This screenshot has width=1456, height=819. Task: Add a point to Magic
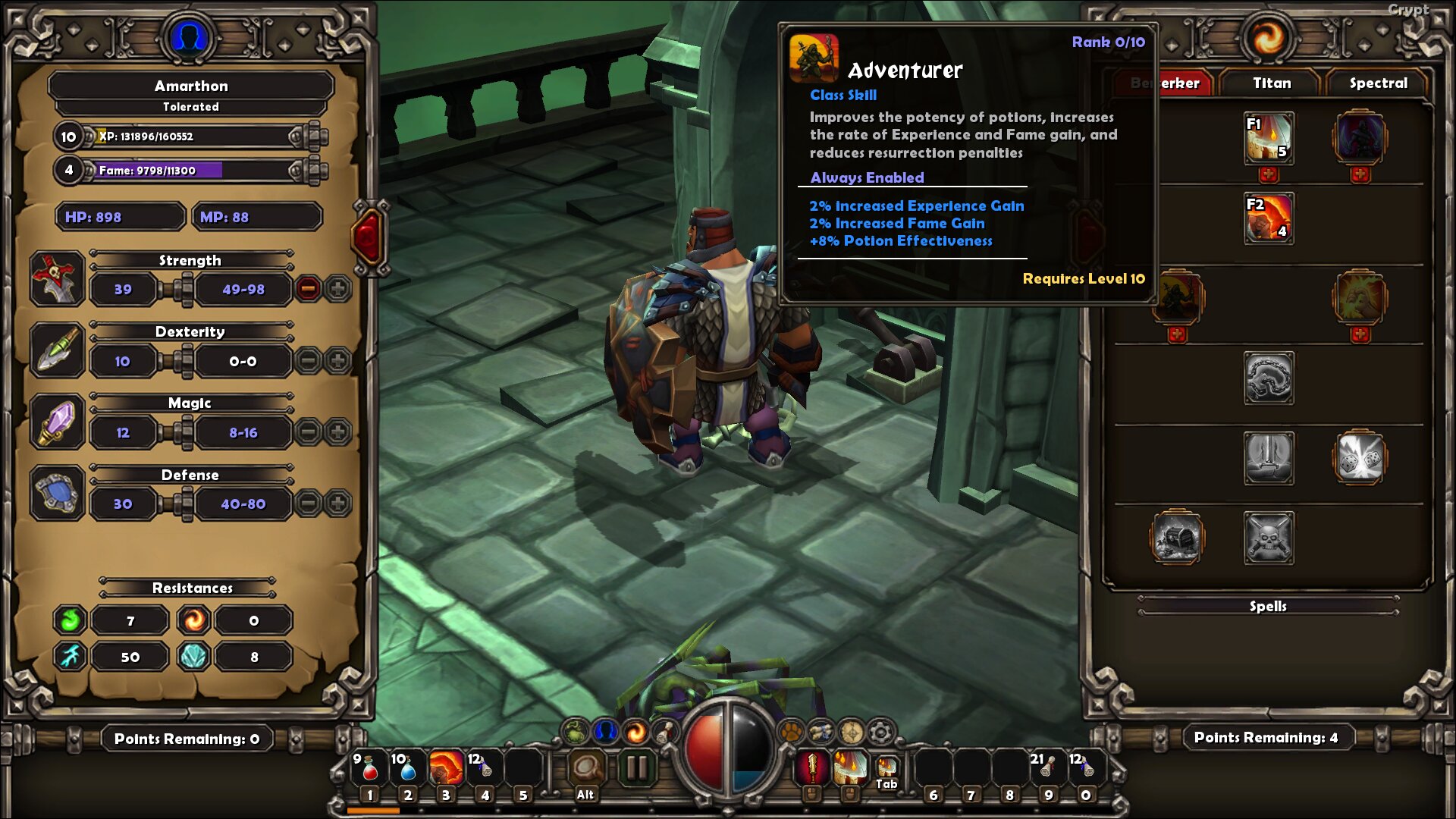337,432
